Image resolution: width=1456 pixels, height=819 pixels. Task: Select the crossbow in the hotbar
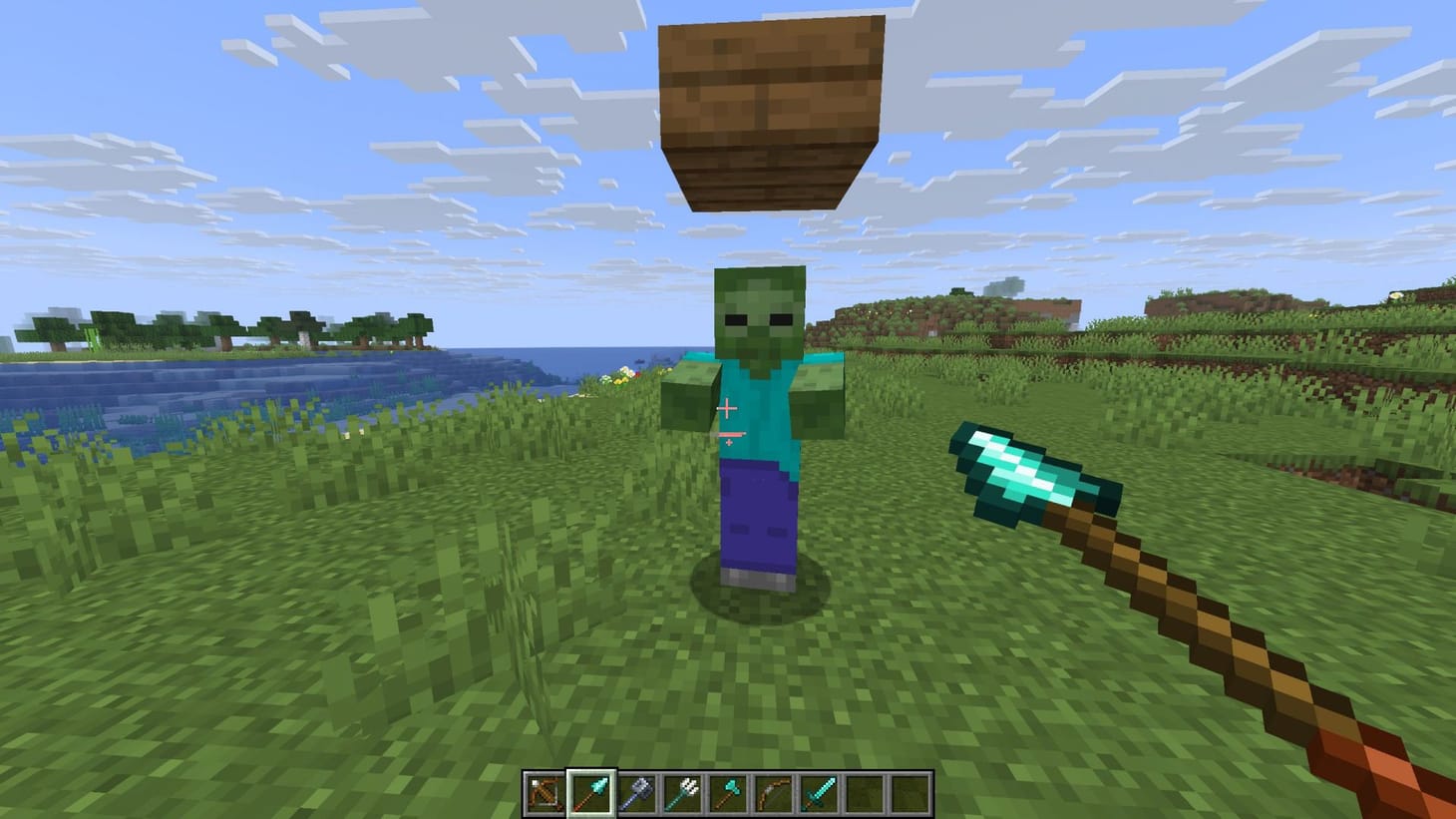[x=544, y=791]
